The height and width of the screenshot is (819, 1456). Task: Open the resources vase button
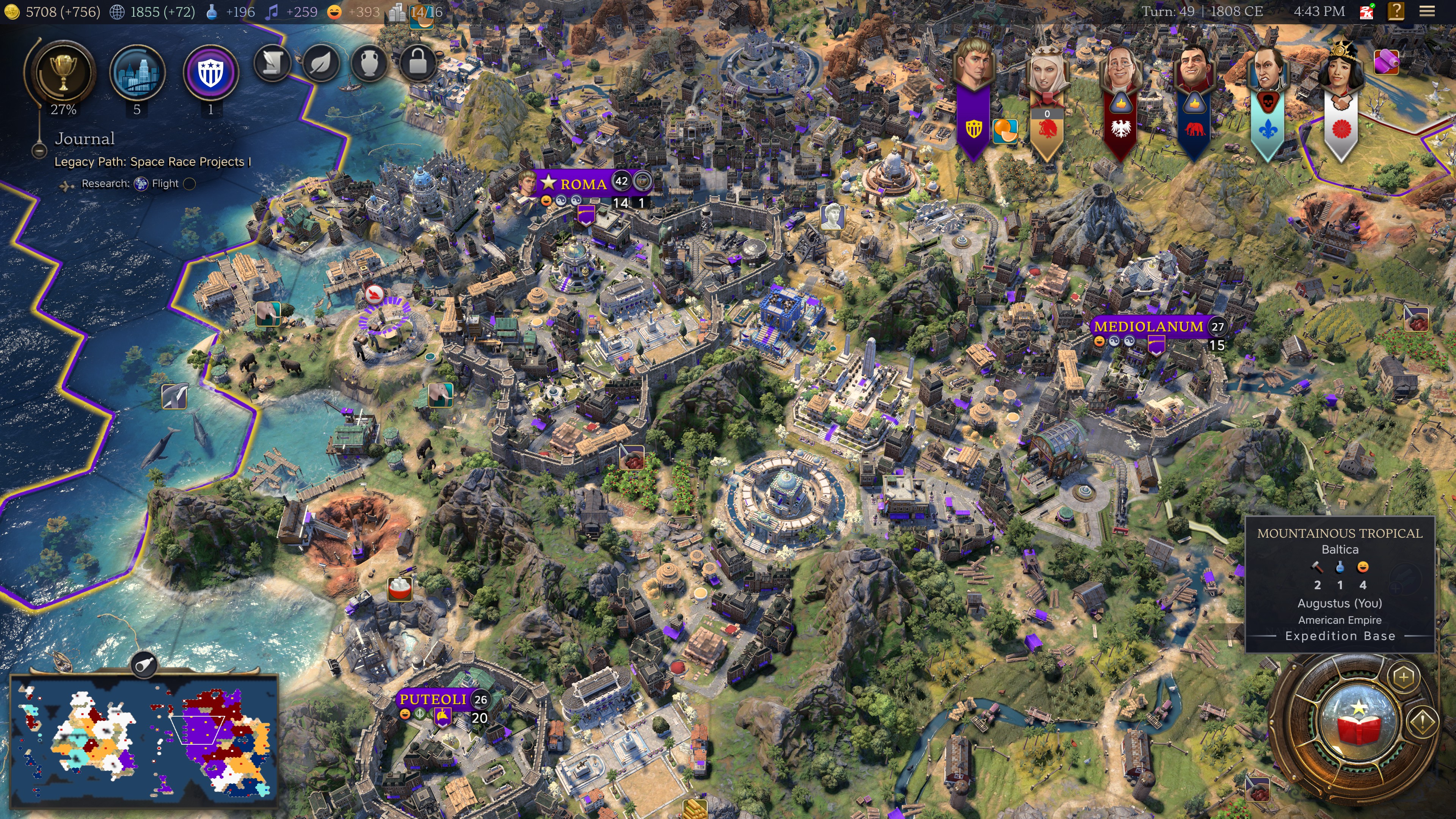point(369,63)
